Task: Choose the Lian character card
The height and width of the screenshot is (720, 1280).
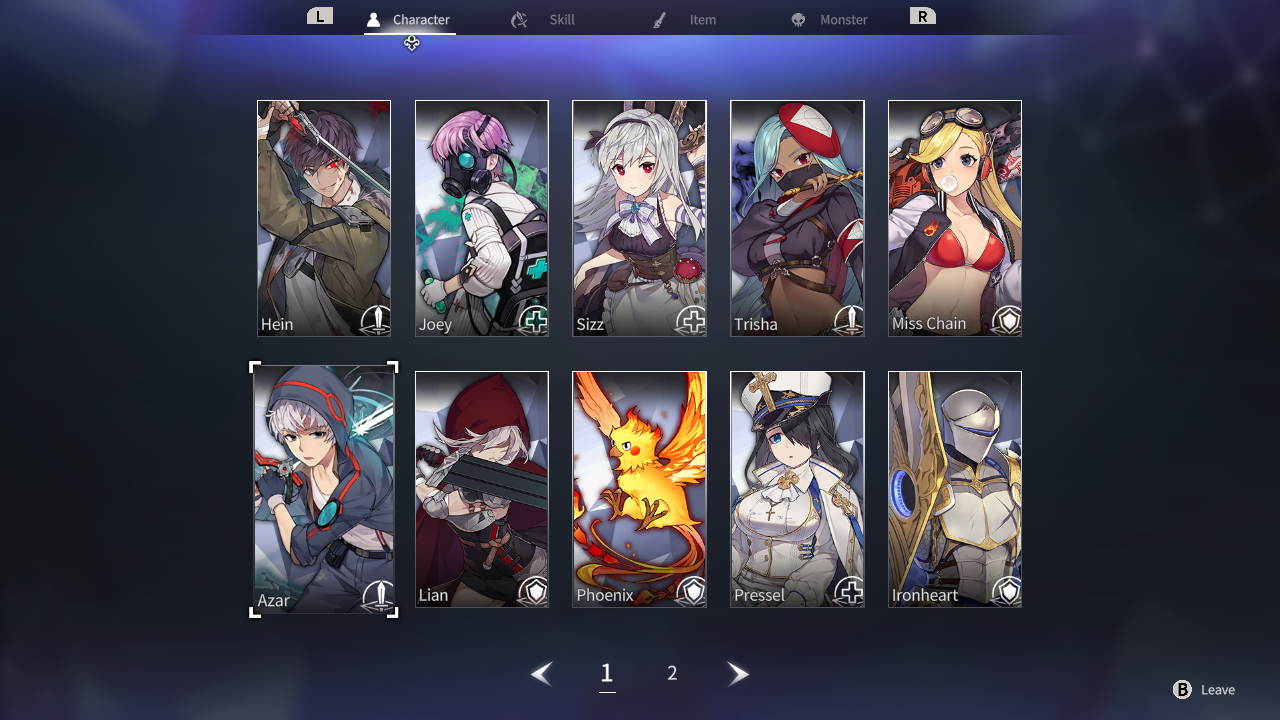Action: tap(482, 489)
